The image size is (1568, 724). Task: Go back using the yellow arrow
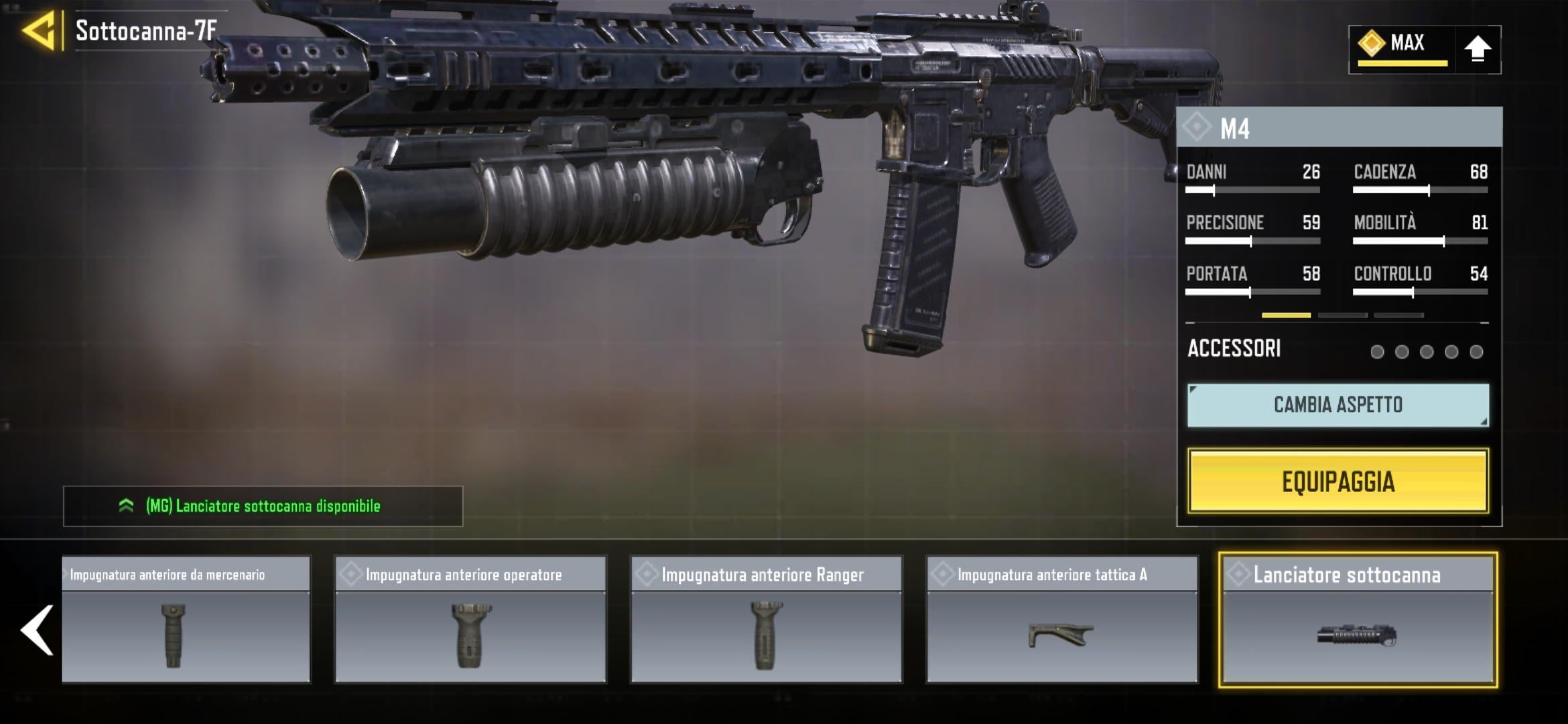point(39,31)
